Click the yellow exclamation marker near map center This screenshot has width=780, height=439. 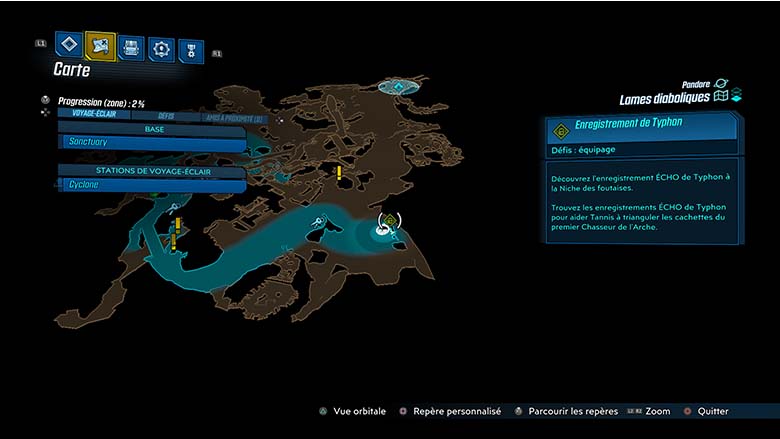click(x=339, y=172)
